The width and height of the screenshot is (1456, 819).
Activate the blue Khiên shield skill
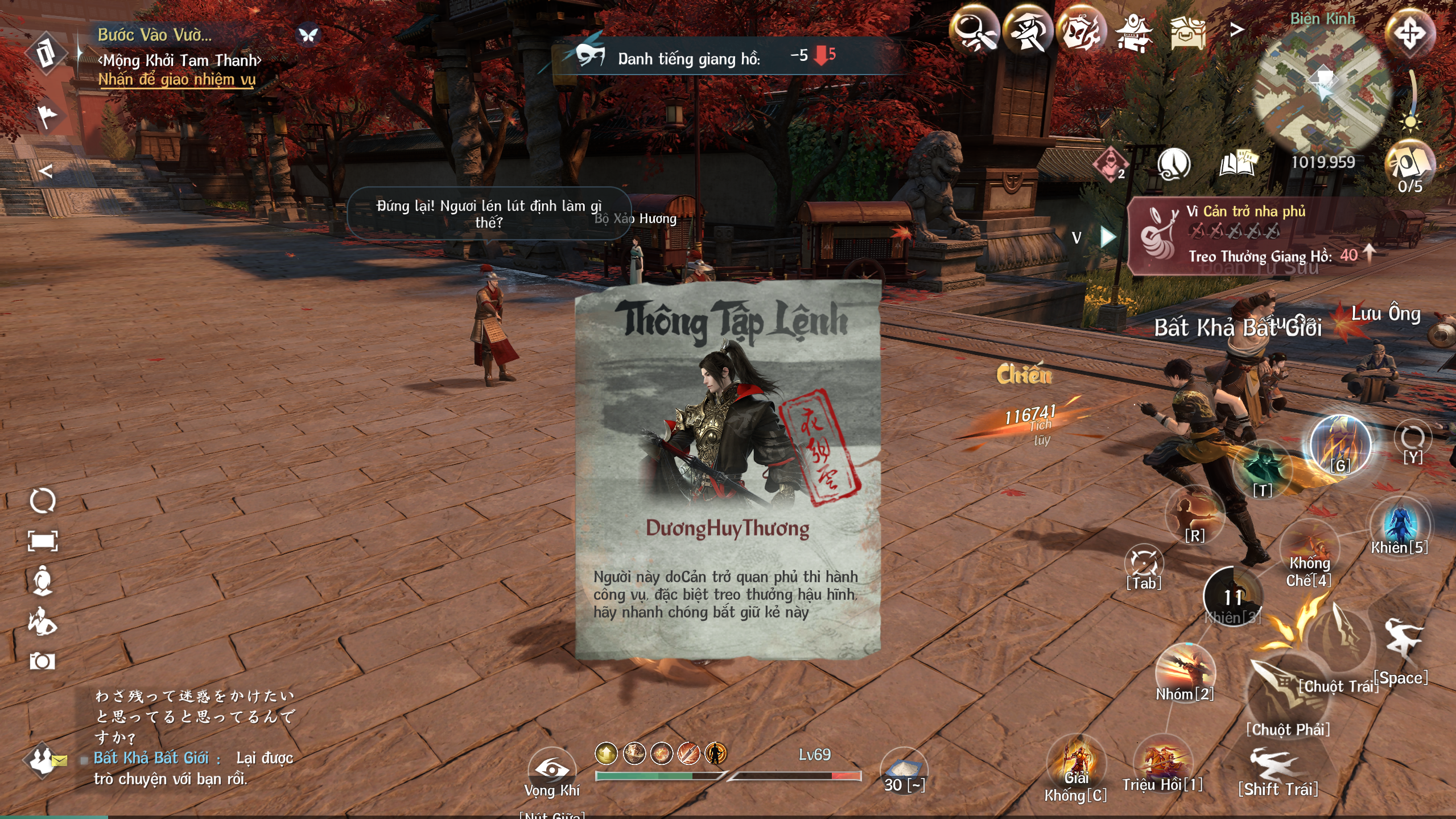1399,524
